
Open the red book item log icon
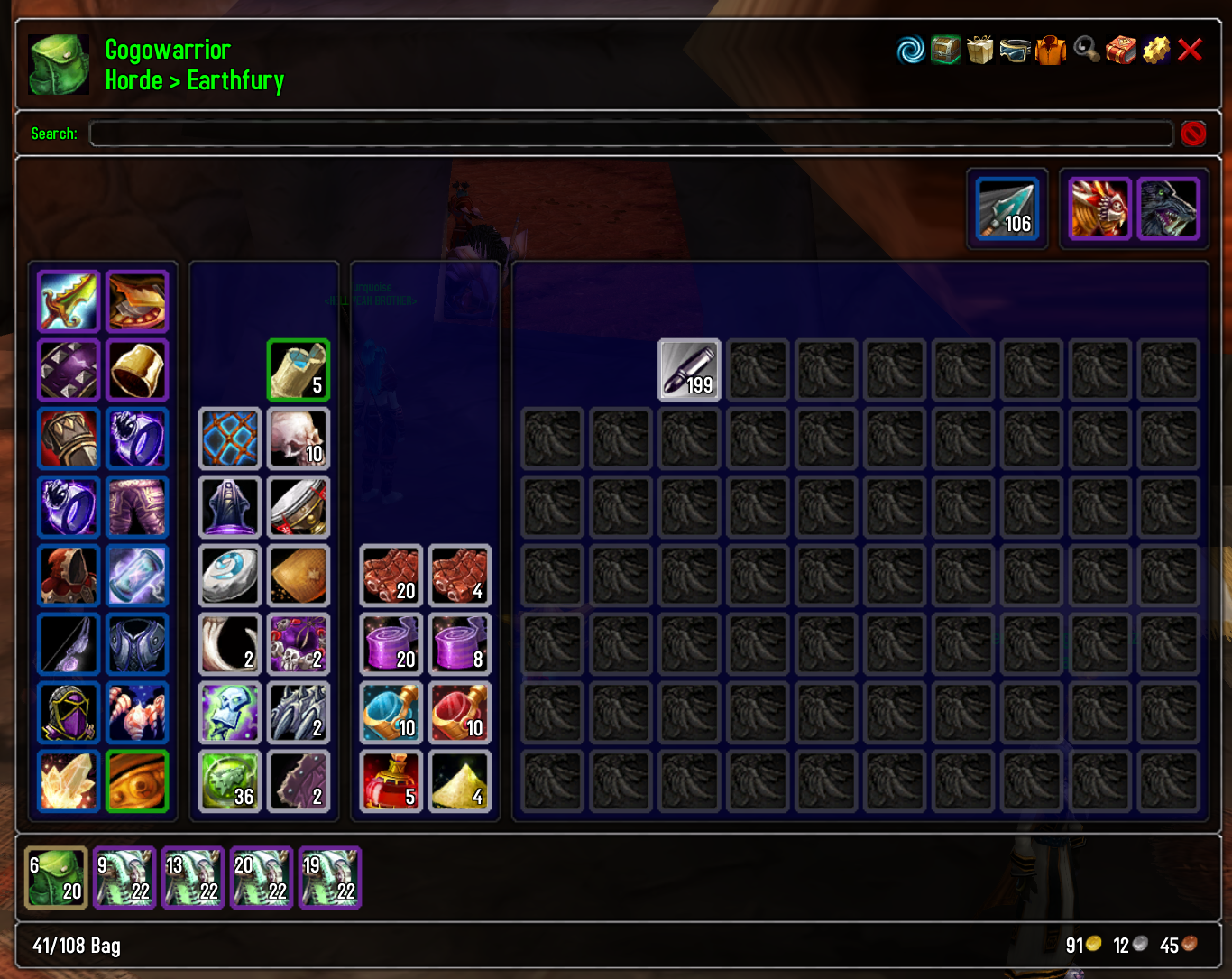(x=1119, y=51)
